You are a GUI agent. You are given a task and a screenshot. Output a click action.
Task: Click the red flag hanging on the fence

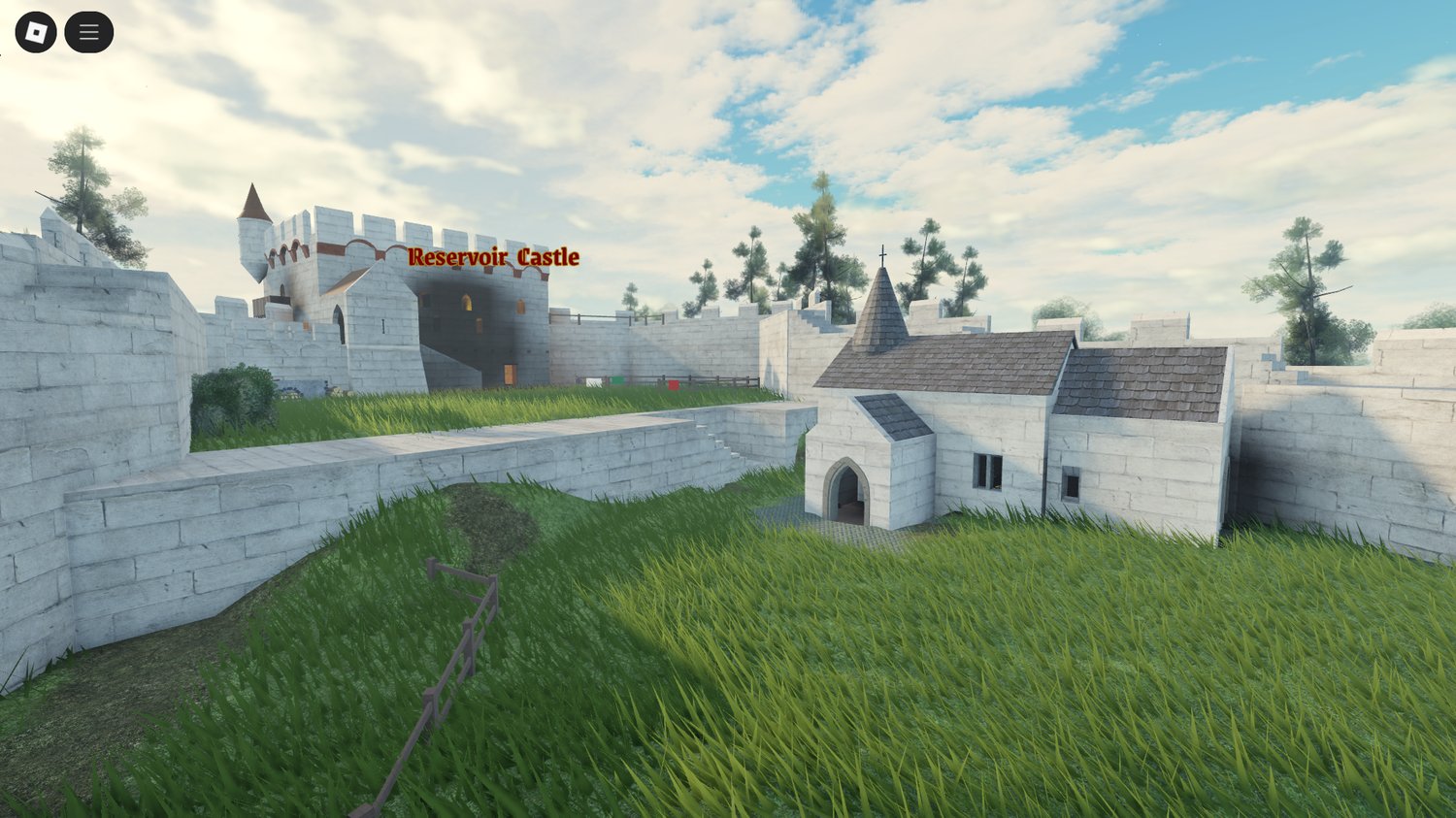(674, 385)
